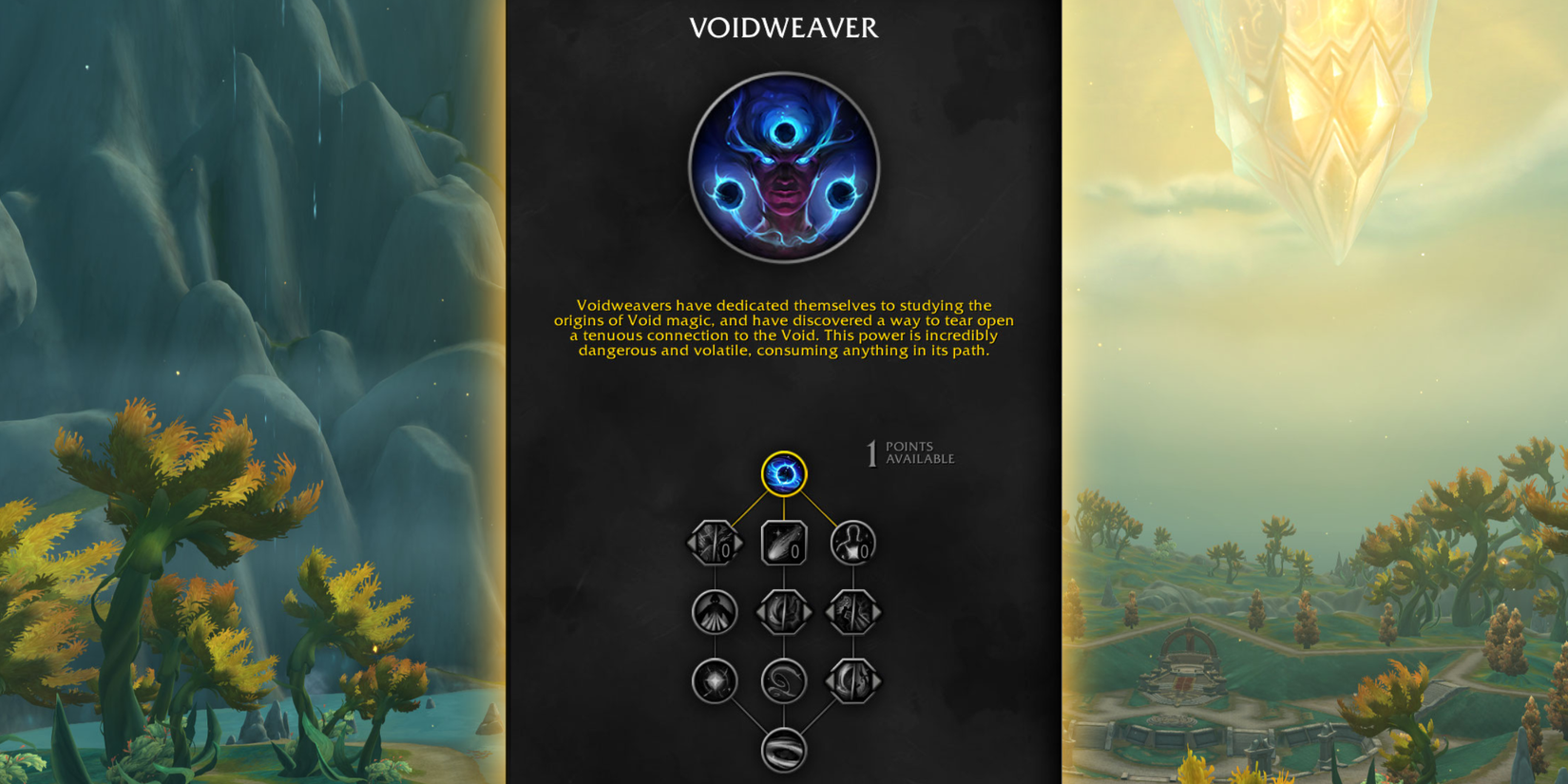The image size is (1568, 784).
Task: Expand the left option of the bottom-right choice node
Action: pos(831,680)
